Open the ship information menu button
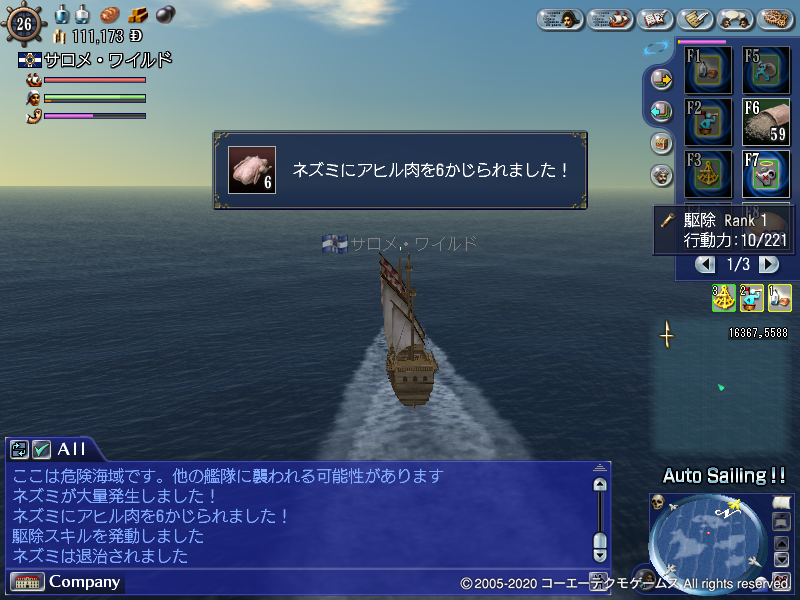800x600 pixels. click(610, 19)
